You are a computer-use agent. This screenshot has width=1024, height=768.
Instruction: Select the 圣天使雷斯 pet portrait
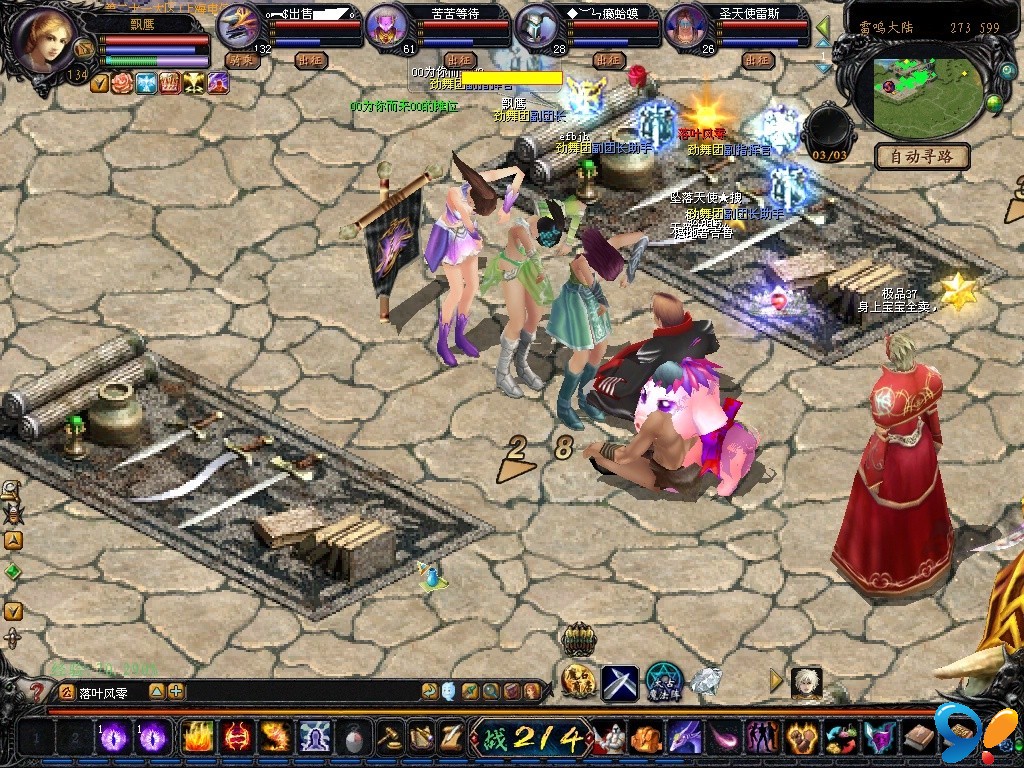tap(686, 27)
